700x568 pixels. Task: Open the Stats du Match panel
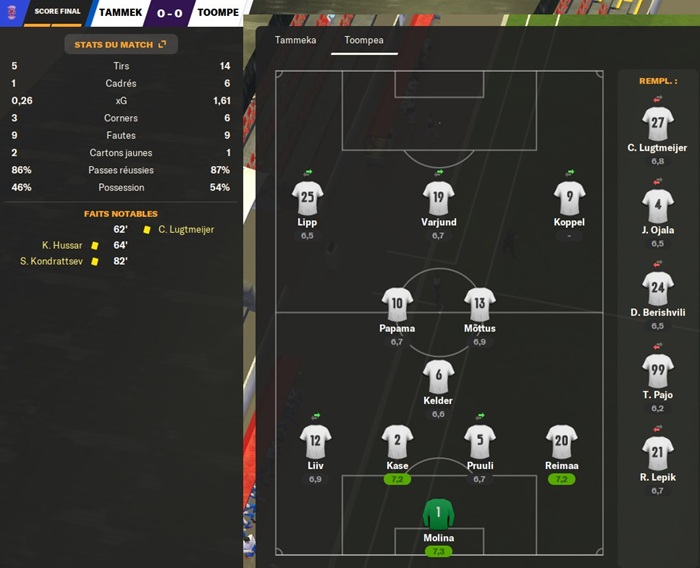(x=120, y=44)
